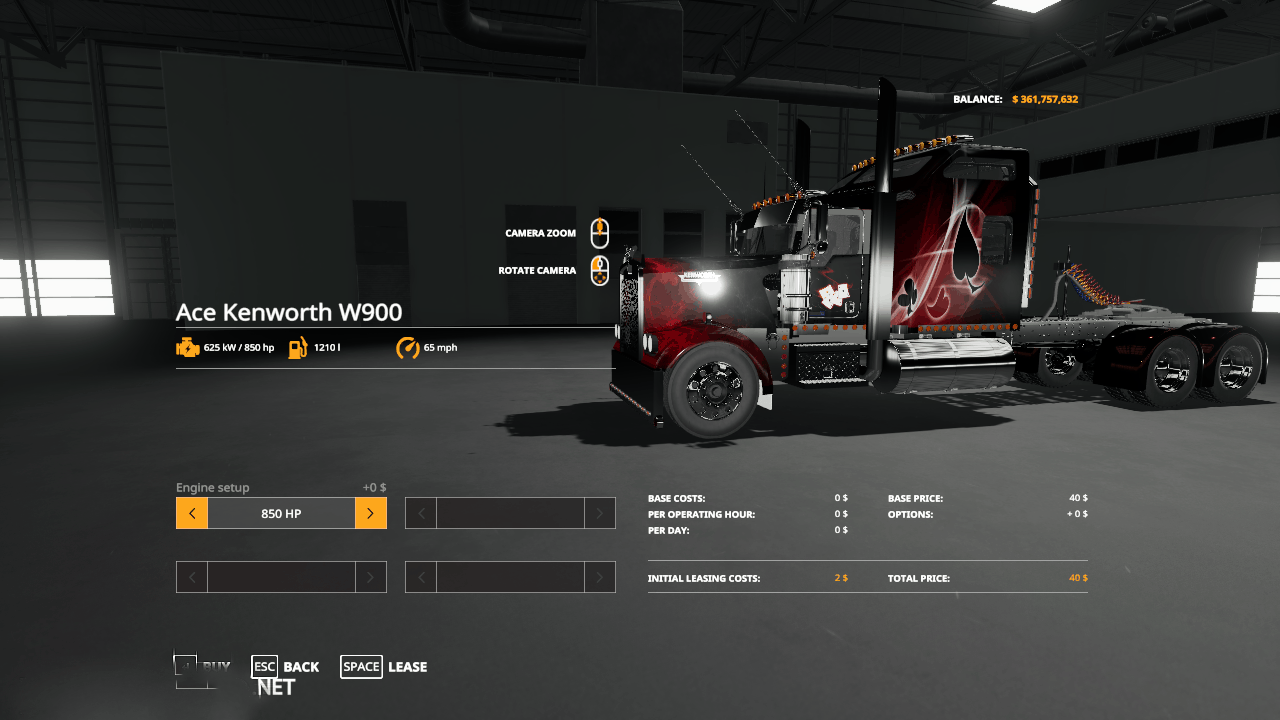This screenshot has height=720, width=1280.
Task: Buy the Ace Kenworth W900
Action: [203, 667]
